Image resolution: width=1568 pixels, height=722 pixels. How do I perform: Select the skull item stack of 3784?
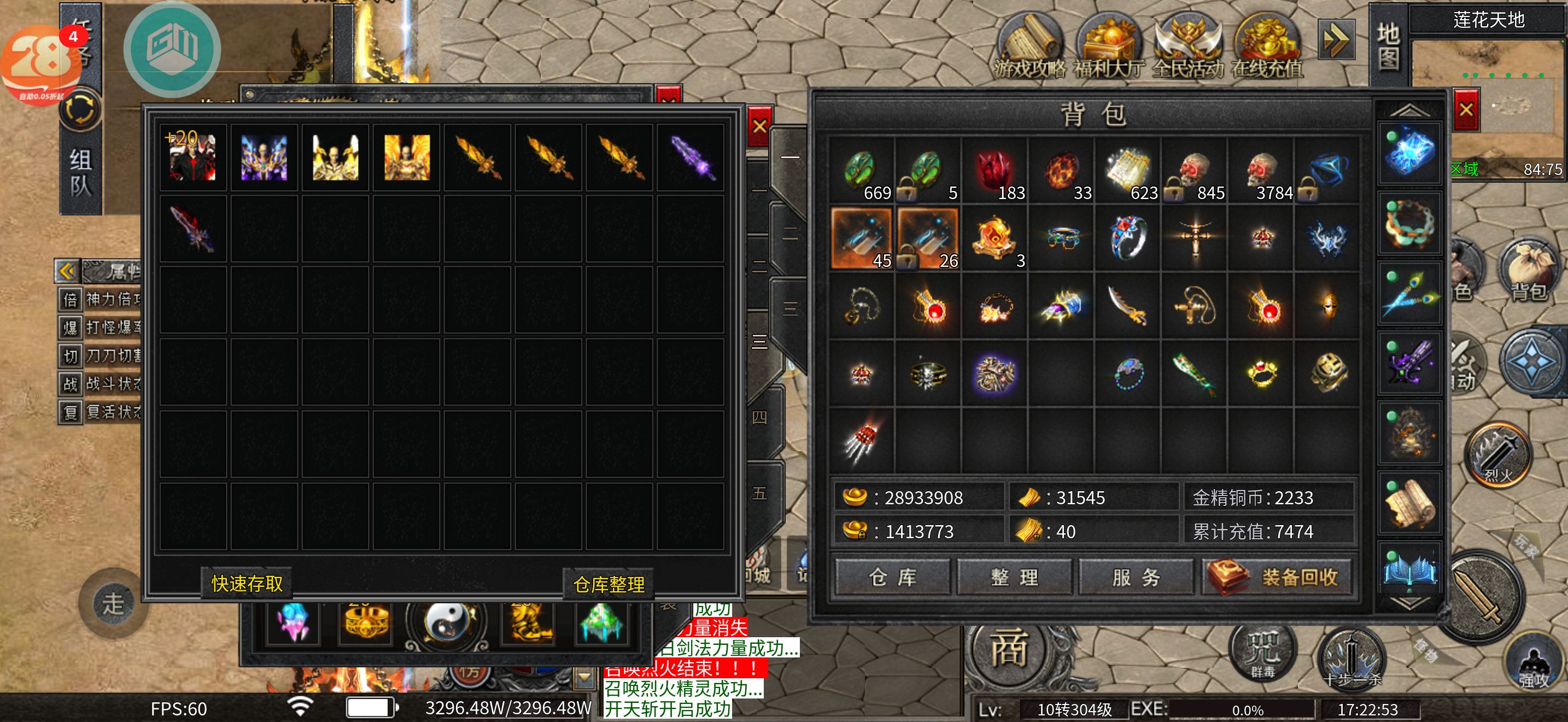[1262, 172]
